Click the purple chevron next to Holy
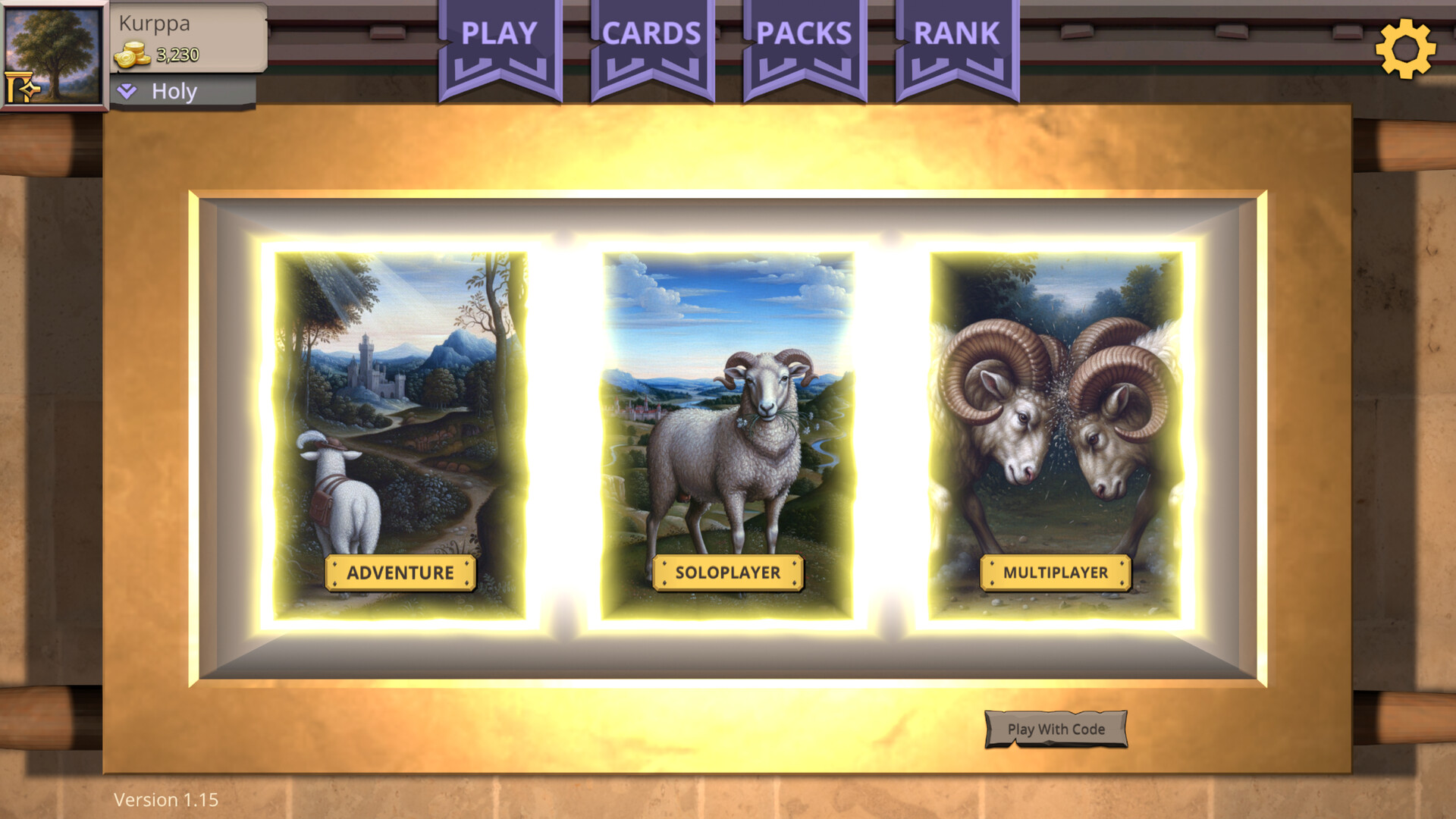Image resolution: width=1456 pixels, height=819 pixels. [x=126, y=91]
